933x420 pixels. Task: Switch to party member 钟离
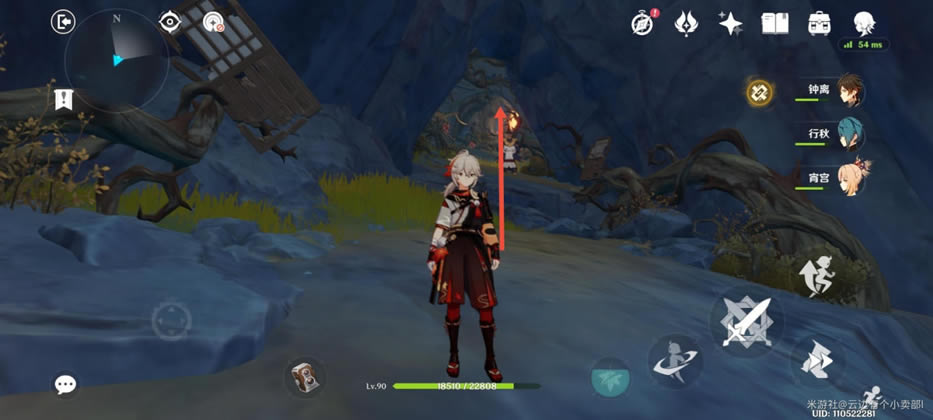pyautogui.click(x=848, y=91)
